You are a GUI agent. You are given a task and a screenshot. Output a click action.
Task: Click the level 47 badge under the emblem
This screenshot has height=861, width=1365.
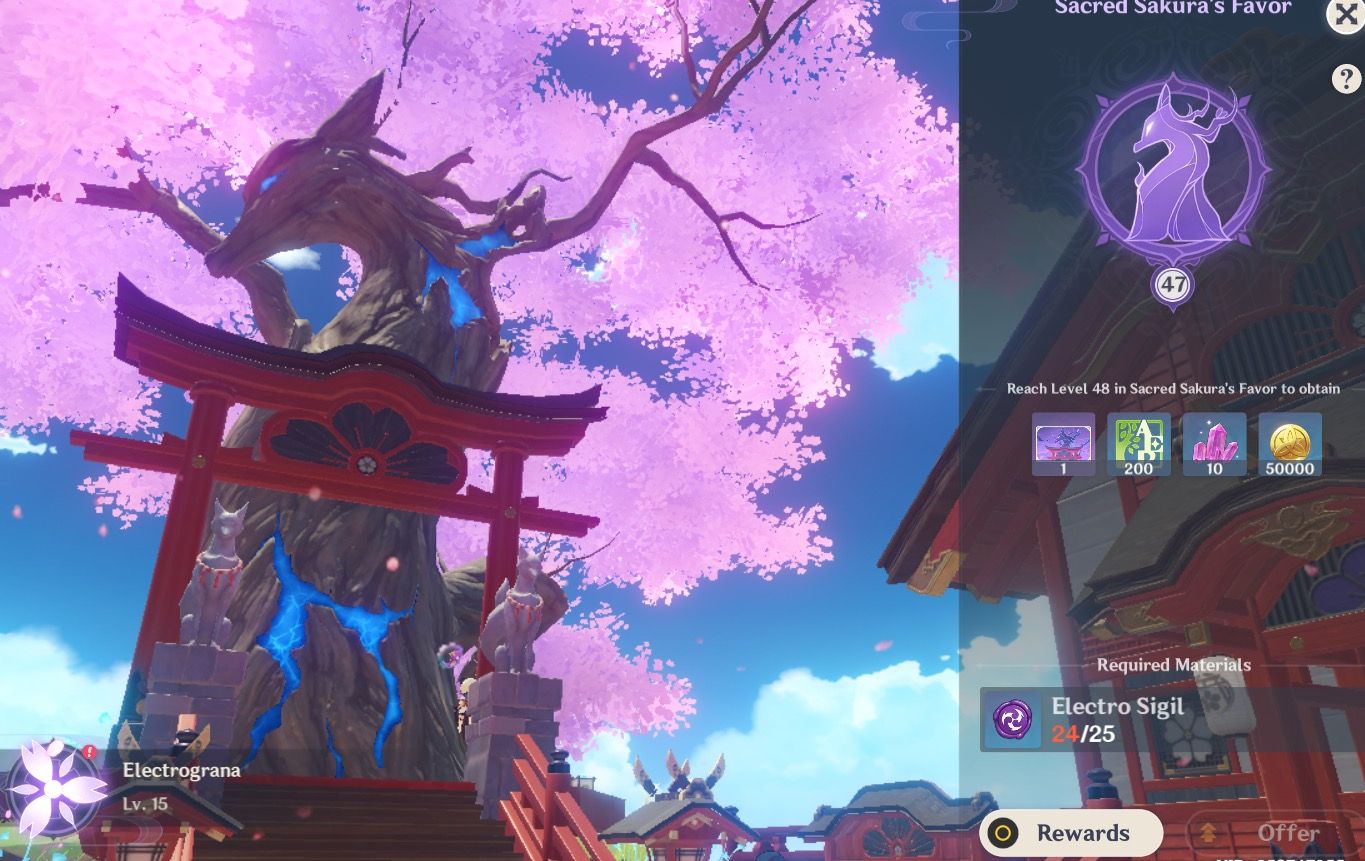click(x=1174, y=284)
